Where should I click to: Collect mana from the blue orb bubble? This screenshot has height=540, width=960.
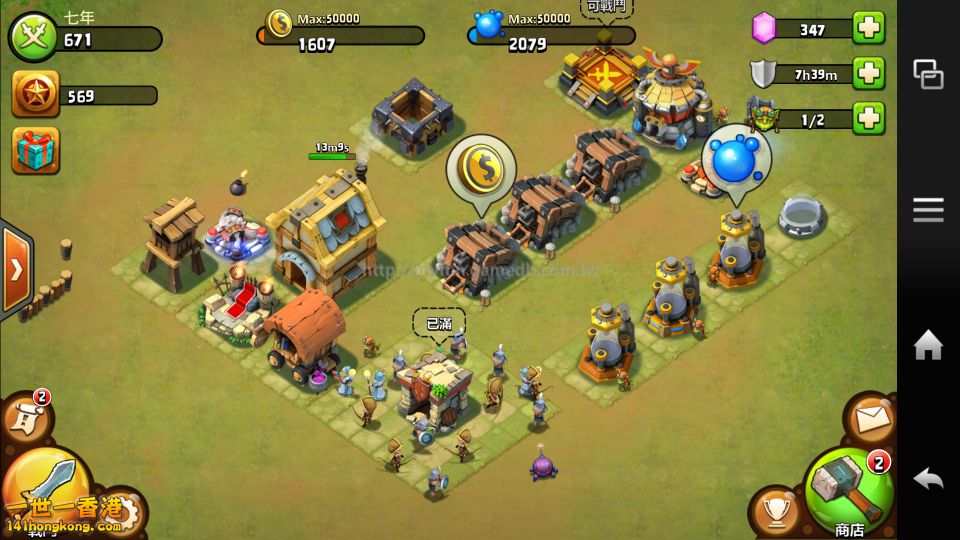coord(736,157)
